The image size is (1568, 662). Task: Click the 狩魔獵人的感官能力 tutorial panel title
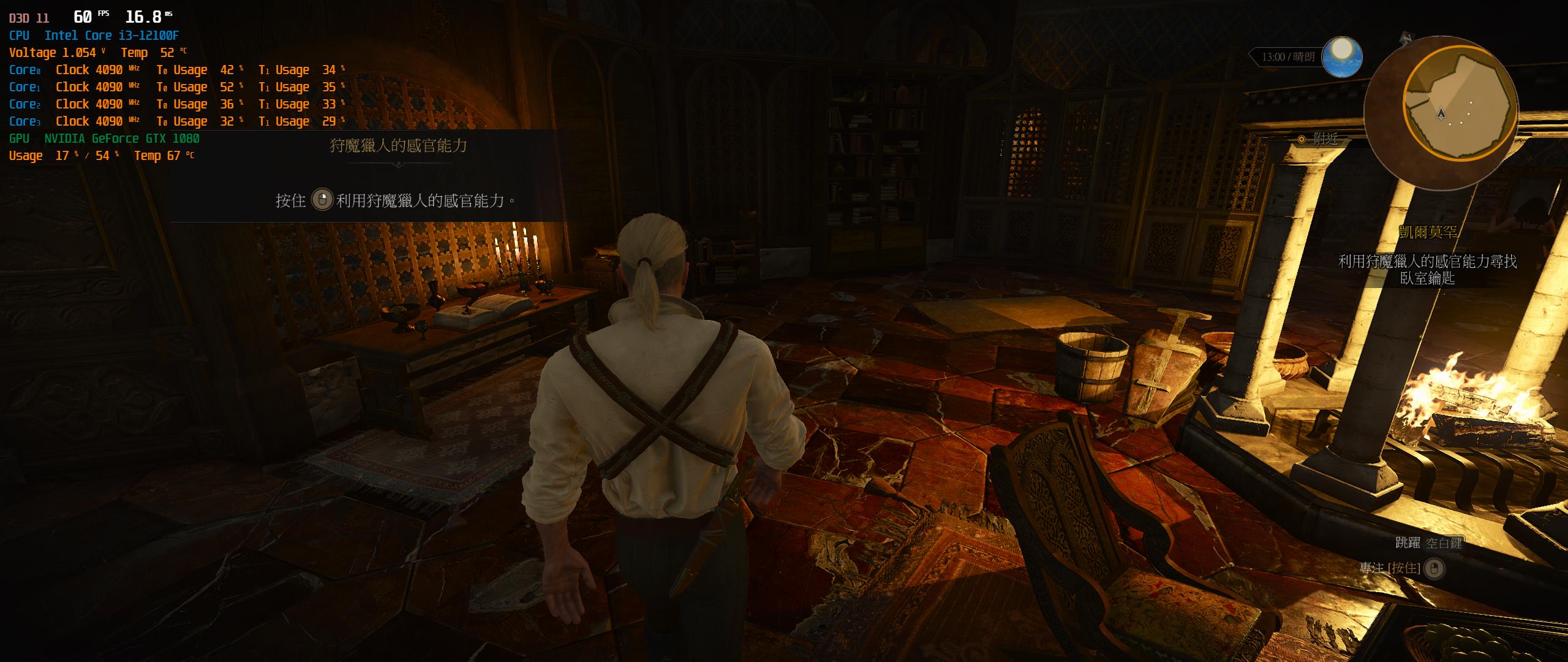pos(398,146)
